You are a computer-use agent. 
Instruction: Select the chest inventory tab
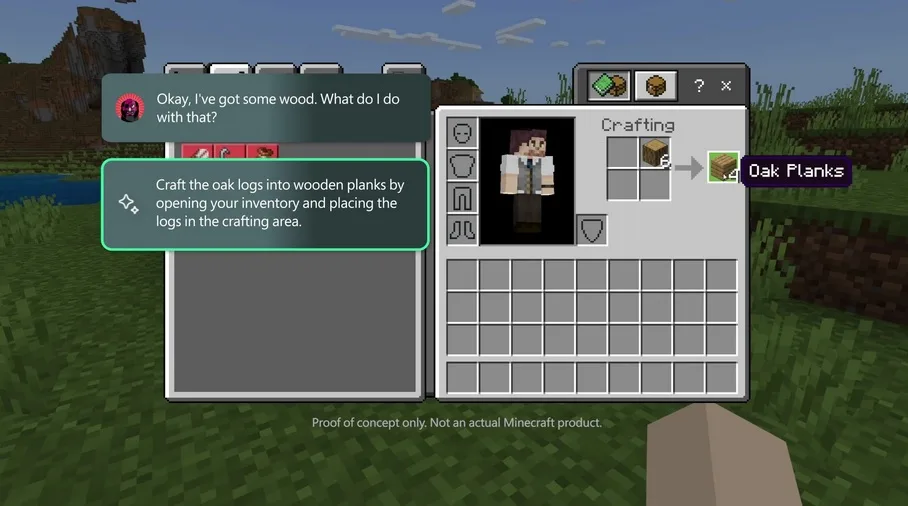pos(655,86)
